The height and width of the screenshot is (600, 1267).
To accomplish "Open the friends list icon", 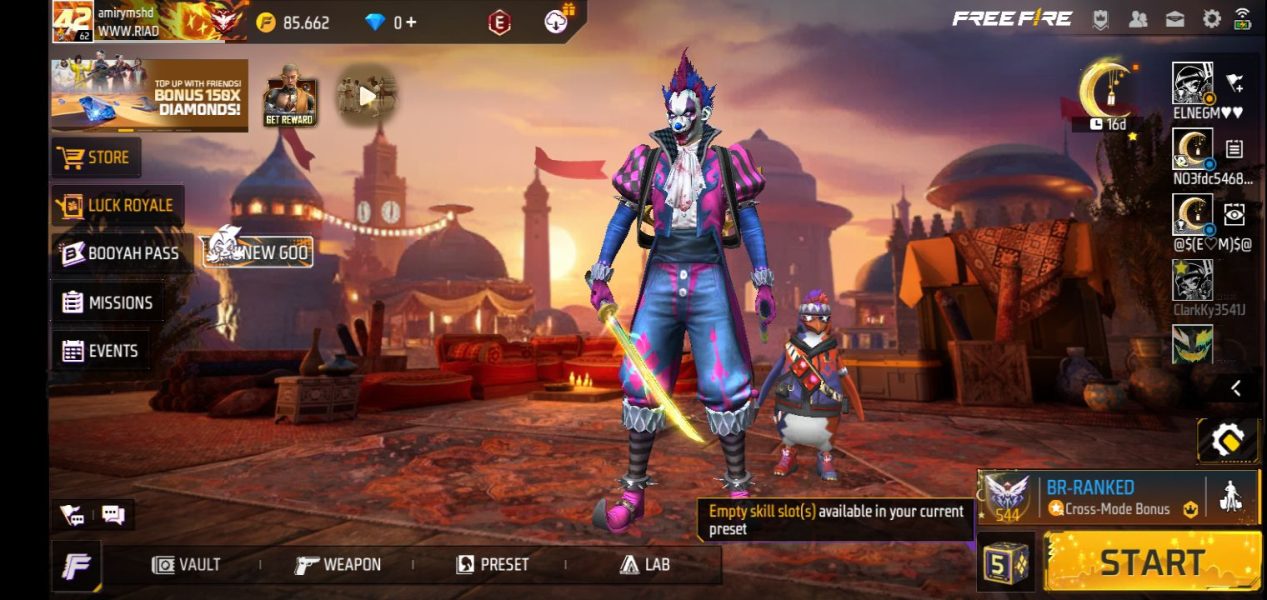I will [x=1138, y=19].
